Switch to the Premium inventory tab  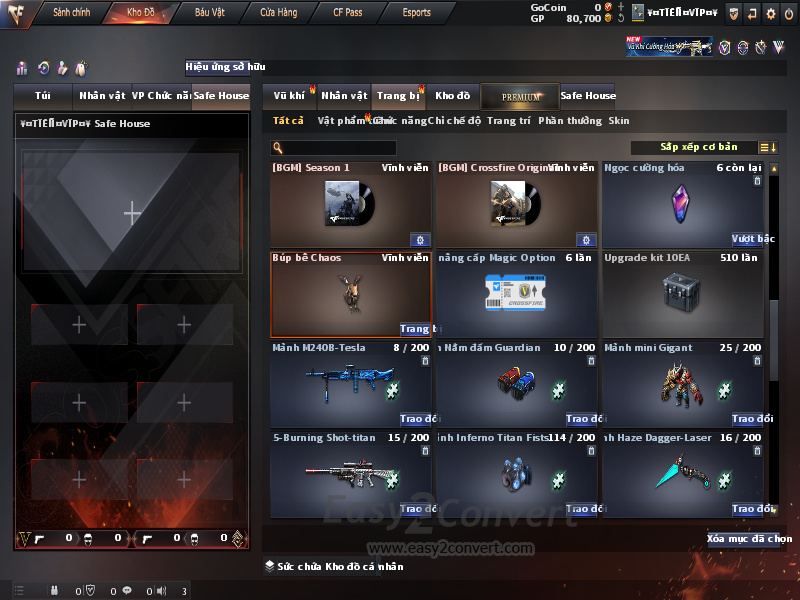[519, 96]
